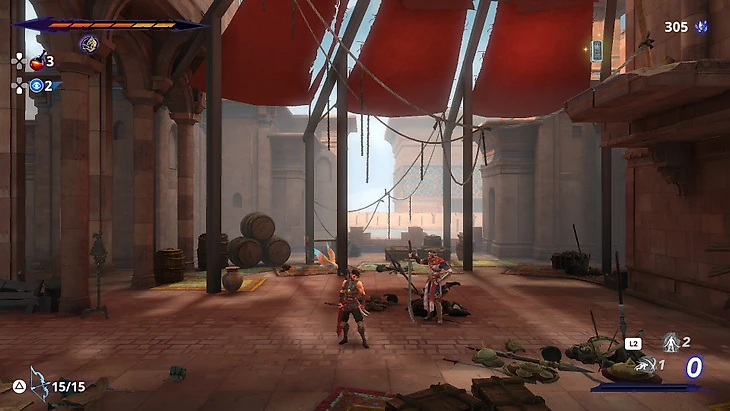This screenshot has height=411, width=730.
Task: Select the bow weapon icon
Action: pyautogui.click(x=39, y=381)
